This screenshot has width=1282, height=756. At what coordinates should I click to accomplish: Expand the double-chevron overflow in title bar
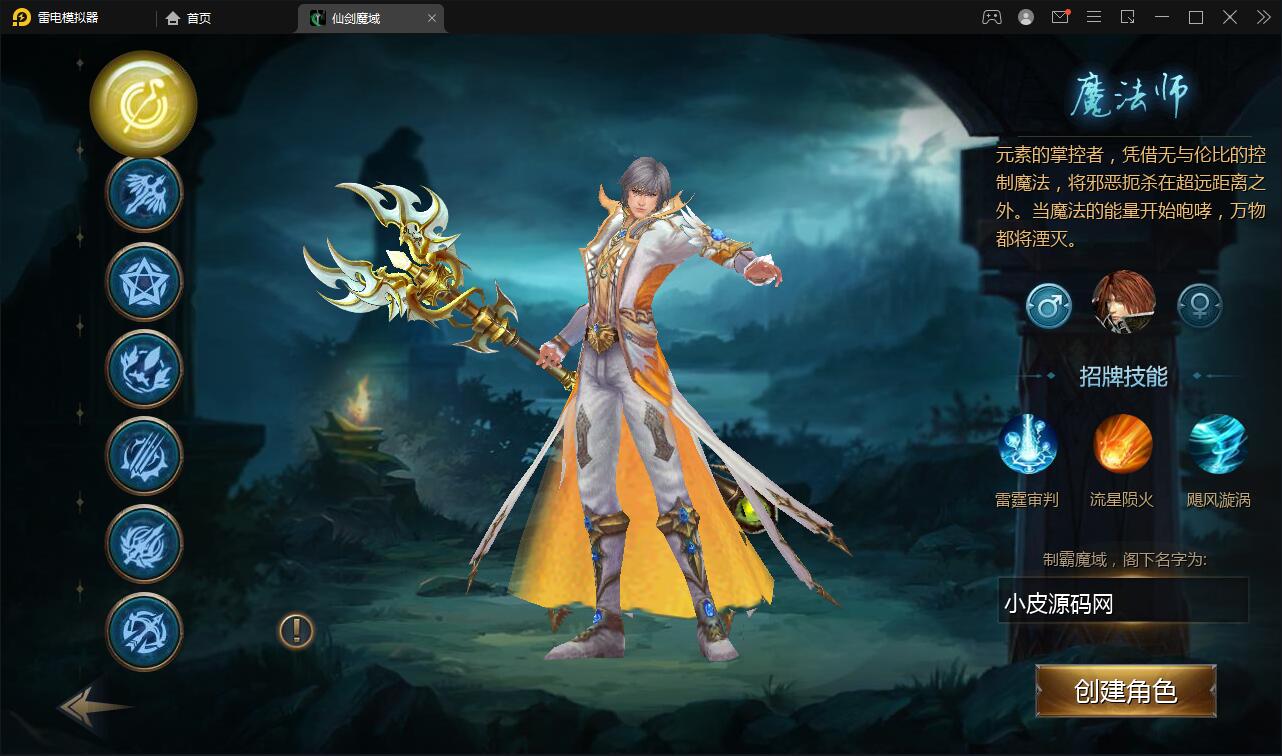(x=1262, y=17)
